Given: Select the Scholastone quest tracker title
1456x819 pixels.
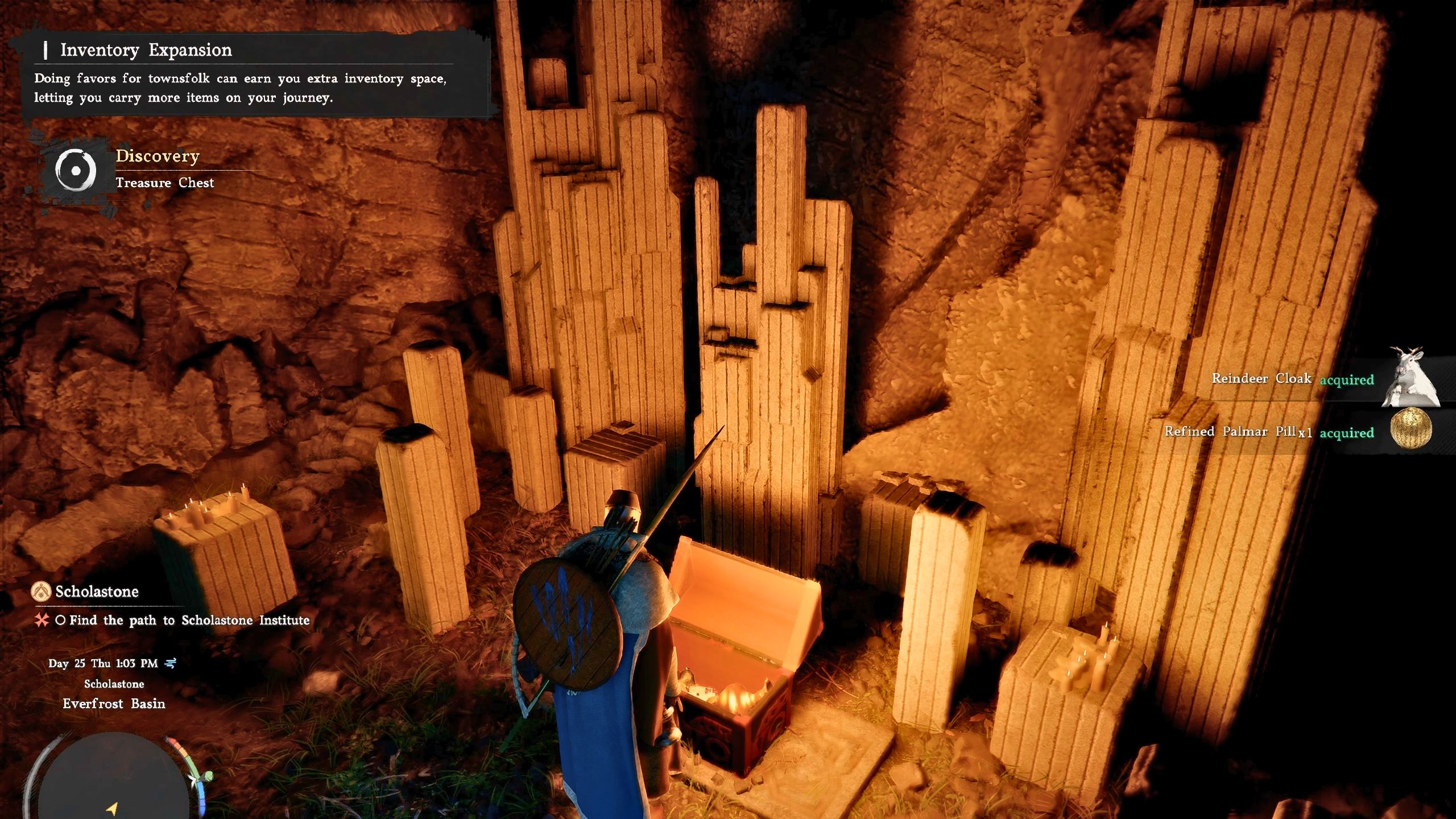Looking at the screenshot, I should point(97,591).
